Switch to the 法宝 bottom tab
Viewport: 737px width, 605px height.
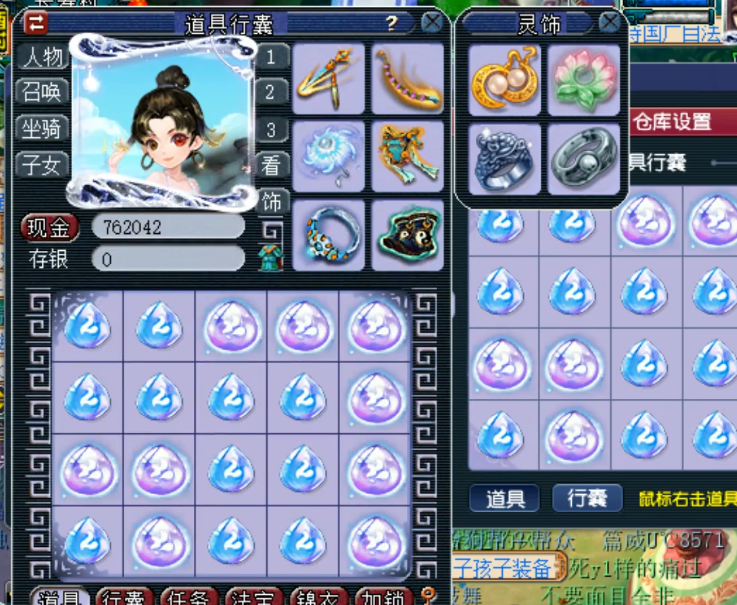(x=254, y=597)
